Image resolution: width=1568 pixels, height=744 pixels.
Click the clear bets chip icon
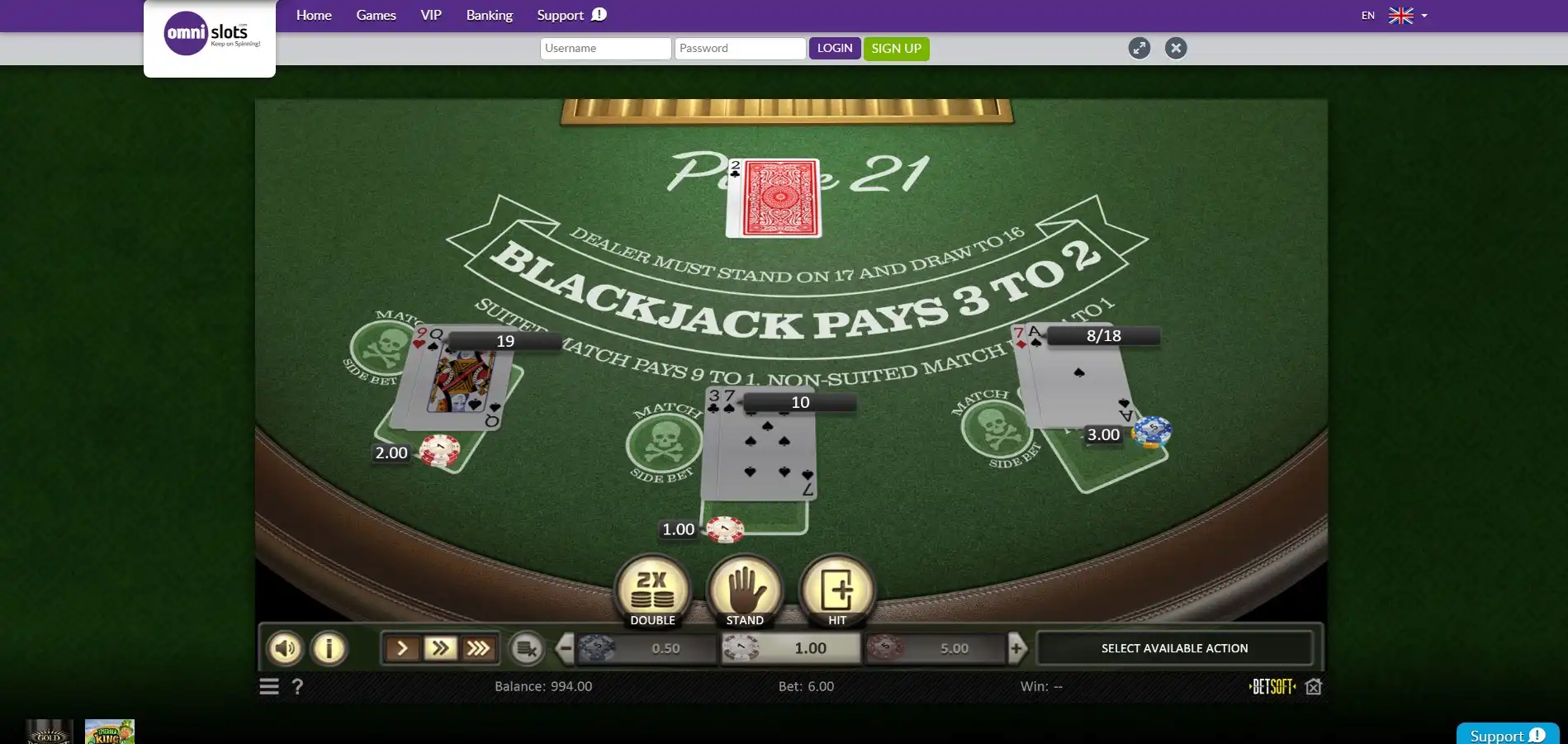click(x=527, y=648)
